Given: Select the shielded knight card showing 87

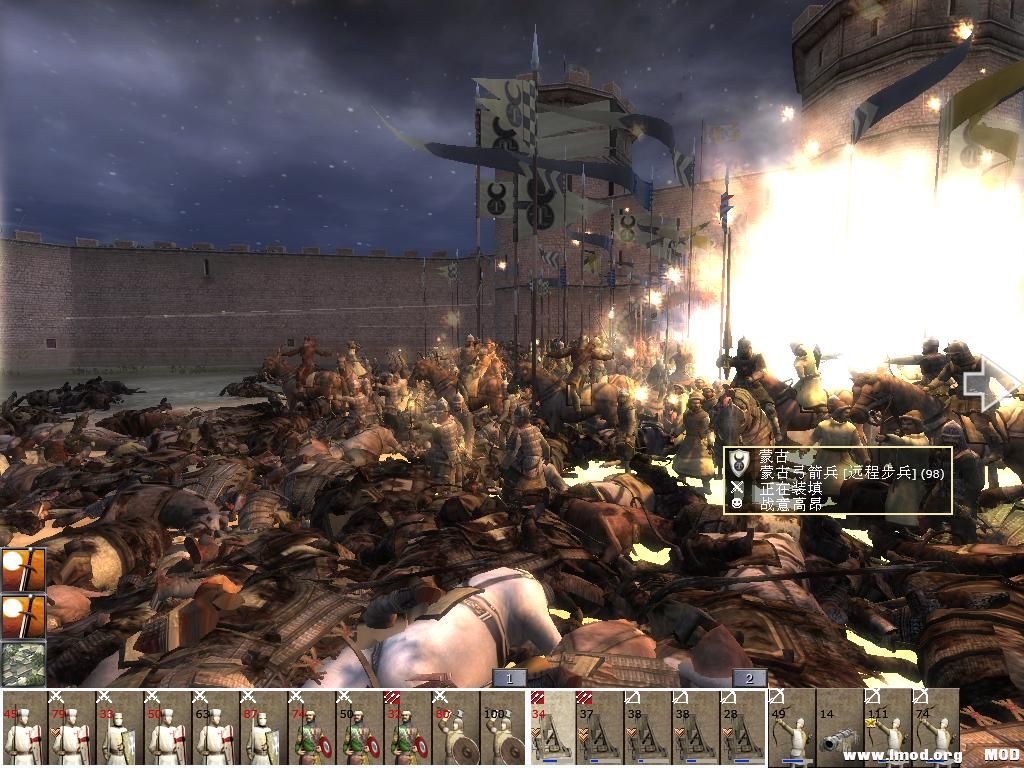Looking at the screenshot, I should point(264,728).
